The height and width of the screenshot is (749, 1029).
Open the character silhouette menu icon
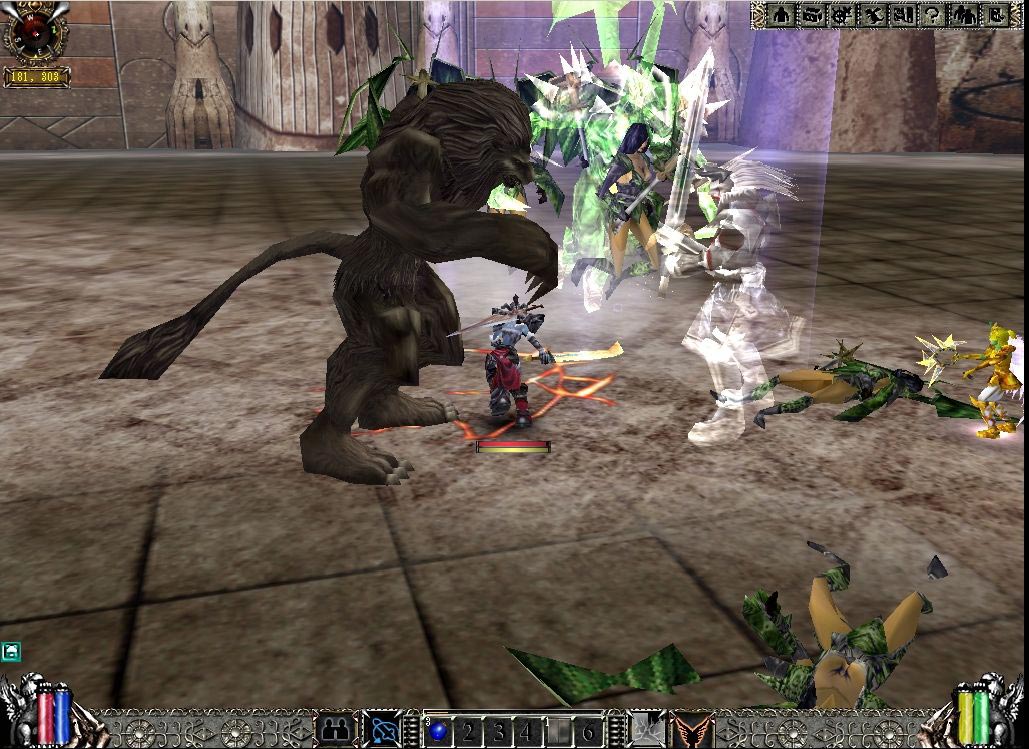tap(781, 15)
